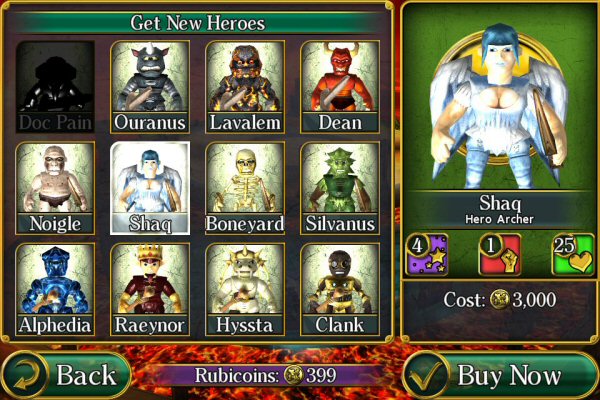Select the Silvanus hero tile
Screen dimensions: 600x400
340,188
